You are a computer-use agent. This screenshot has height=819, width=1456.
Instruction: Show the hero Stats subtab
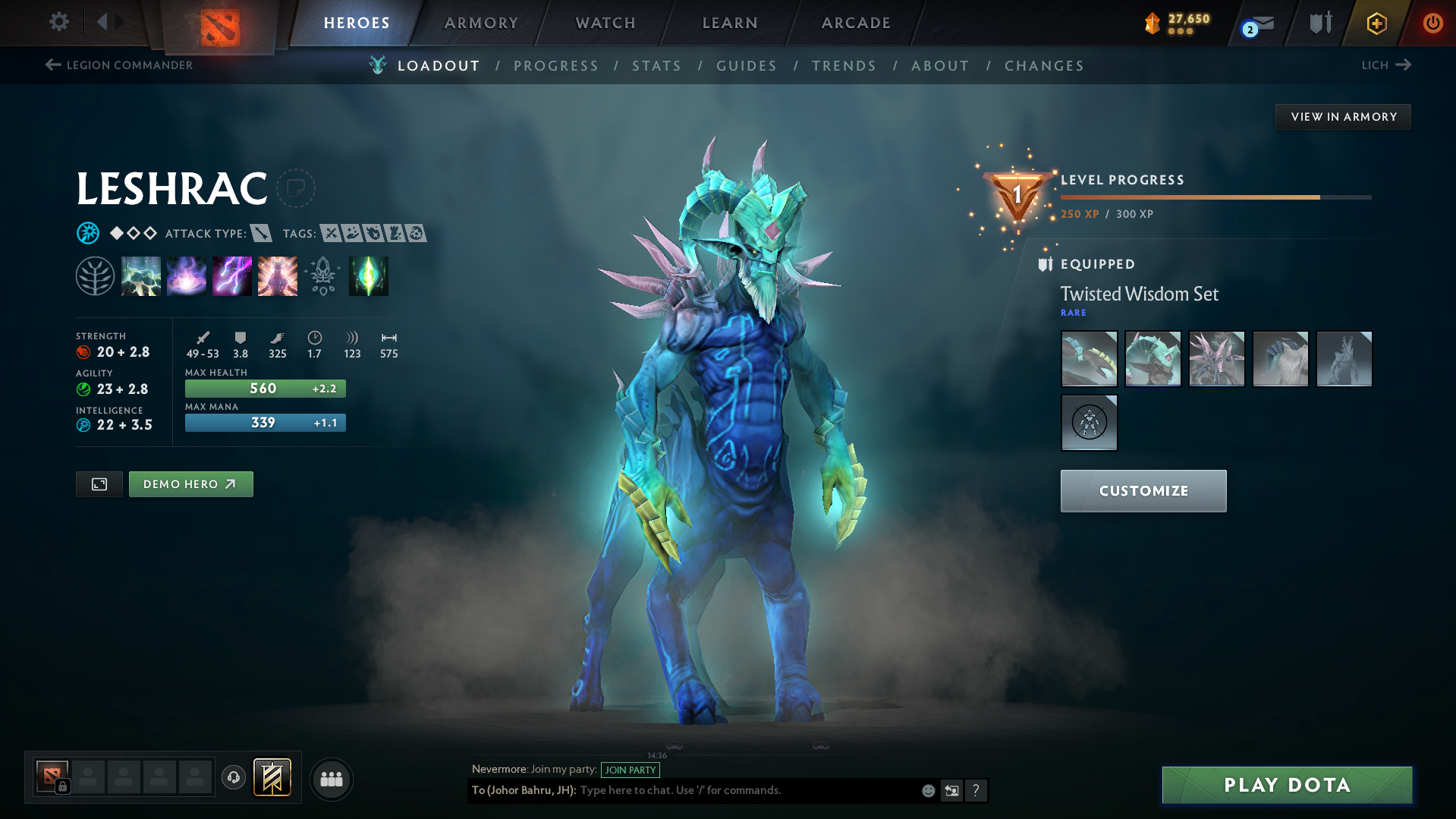(657, 66)
